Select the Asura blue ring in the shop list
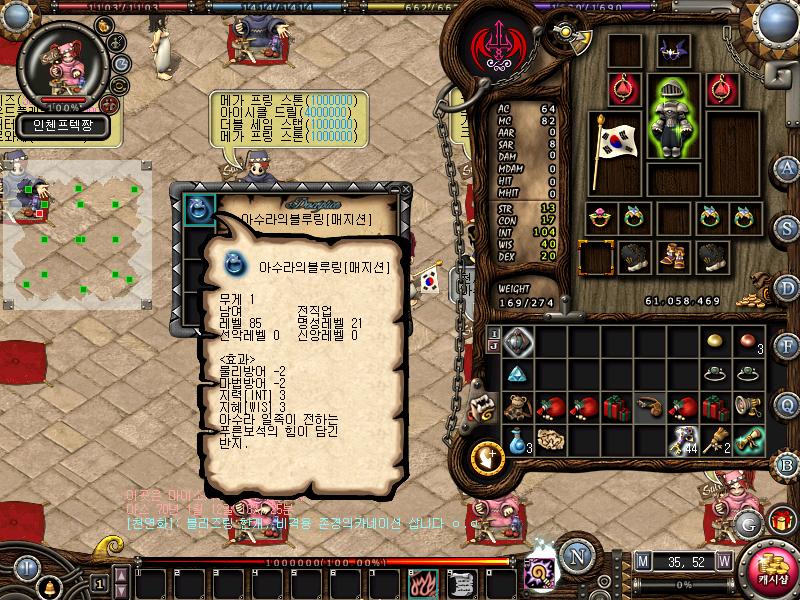The image size is (800, 600). pos(196,209)
